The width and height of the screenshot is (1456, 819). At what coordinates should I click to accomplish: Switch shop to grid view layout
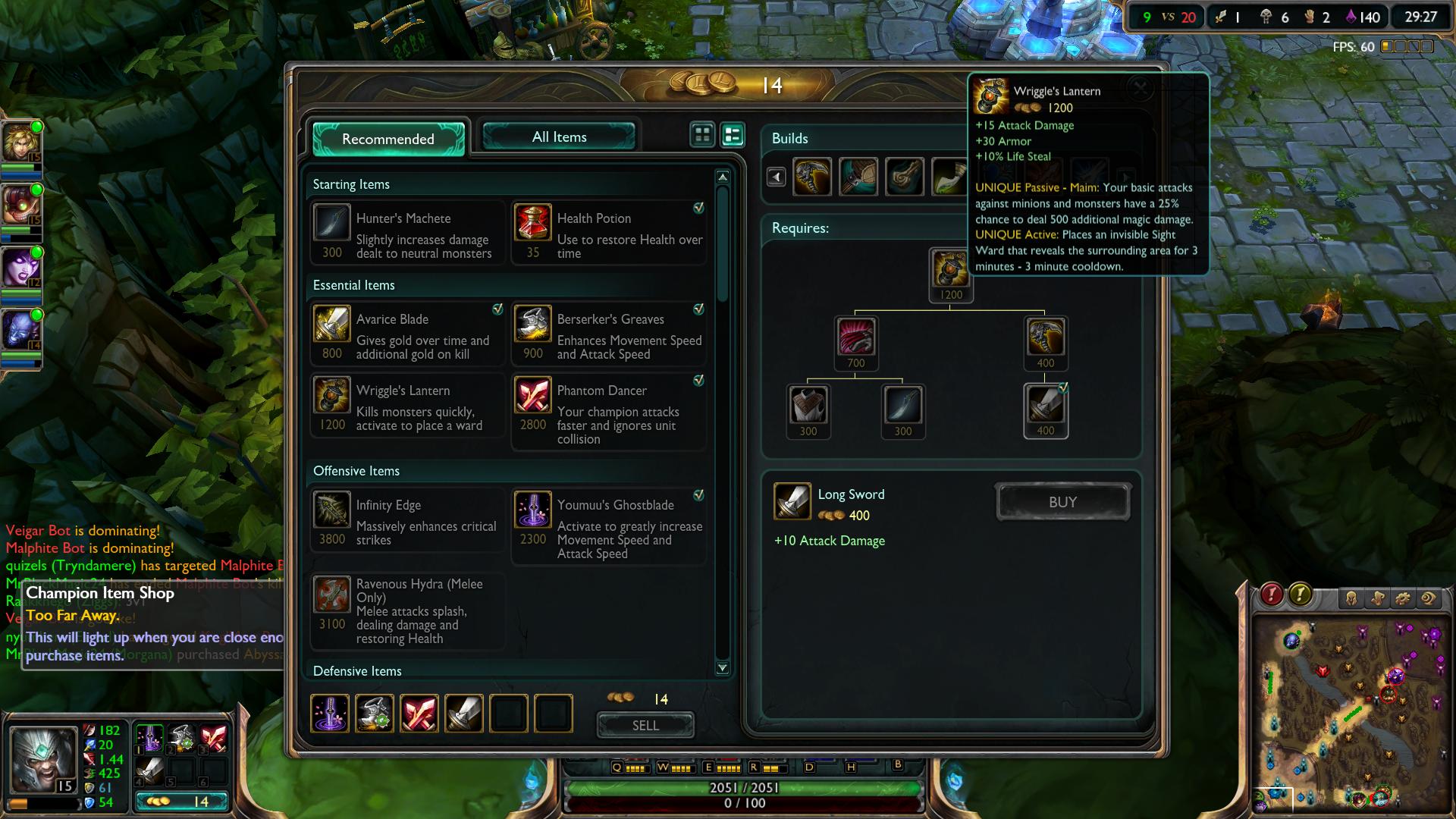(701, 135)
